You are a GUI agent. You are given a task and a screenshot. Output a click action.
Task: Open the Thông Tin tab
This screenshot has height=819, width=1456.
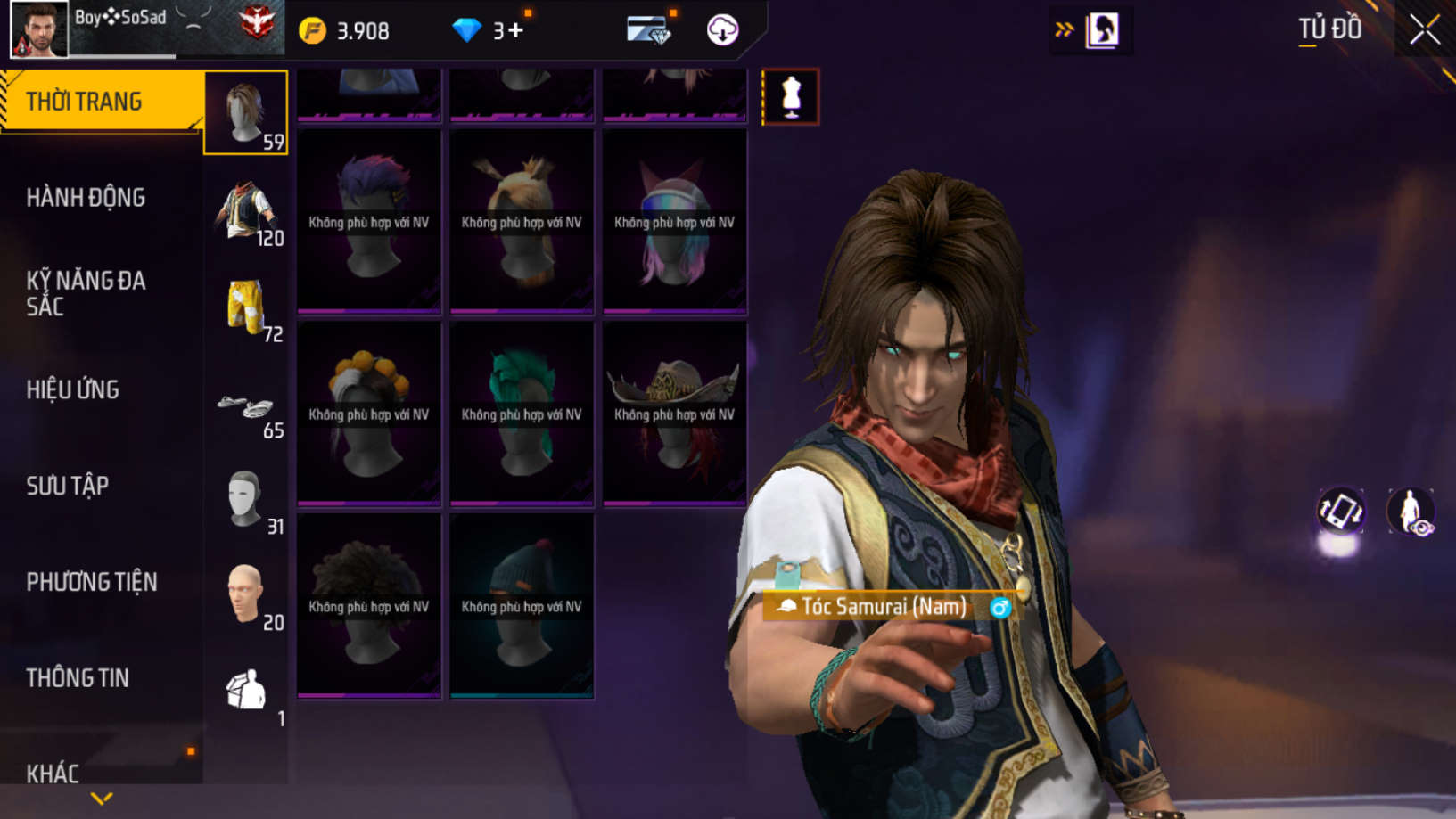[78, 678]
